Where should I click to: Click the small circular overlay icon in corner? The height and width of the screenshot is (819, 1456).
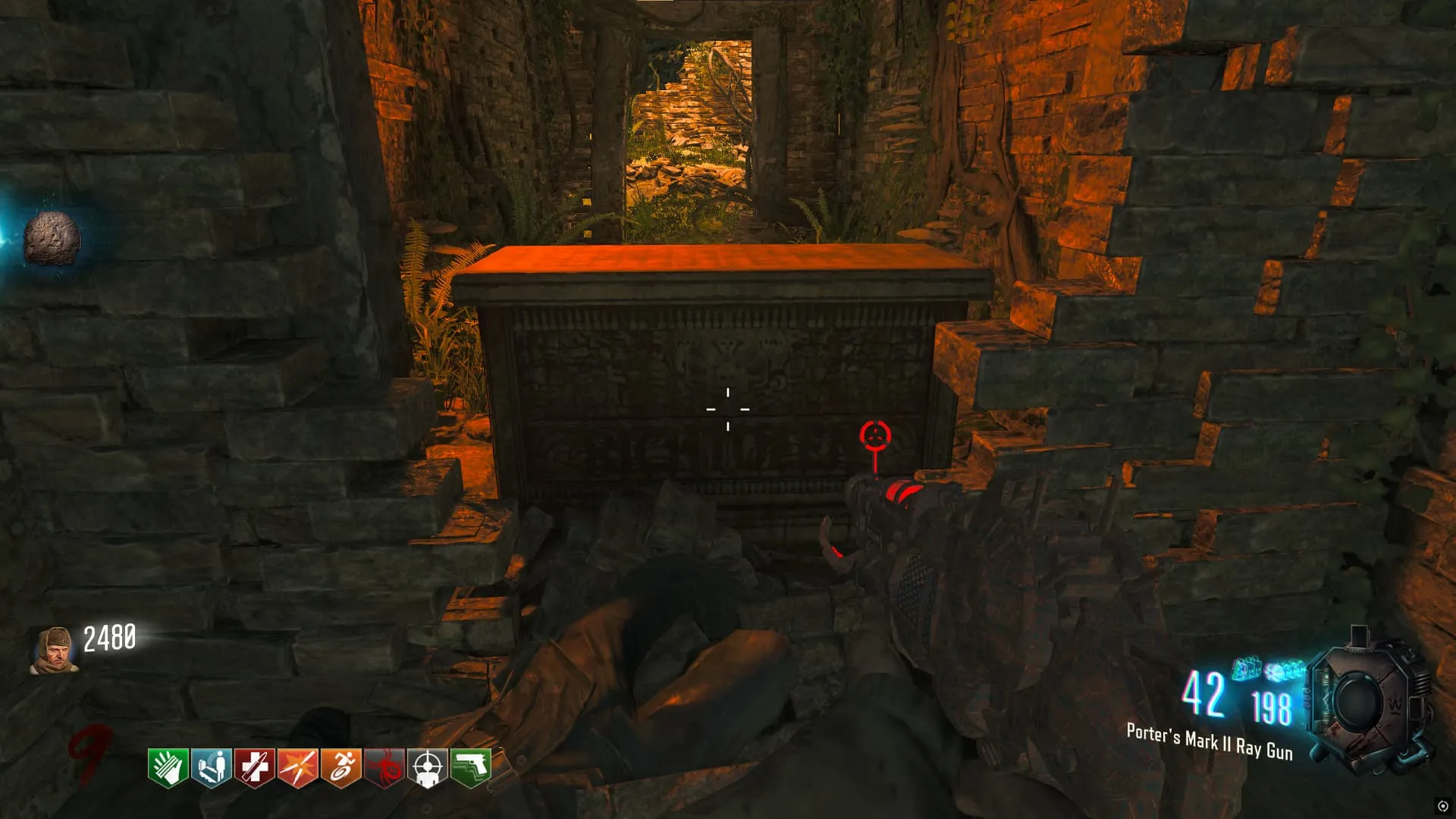pyautogui.click(x=1442, y=805)
